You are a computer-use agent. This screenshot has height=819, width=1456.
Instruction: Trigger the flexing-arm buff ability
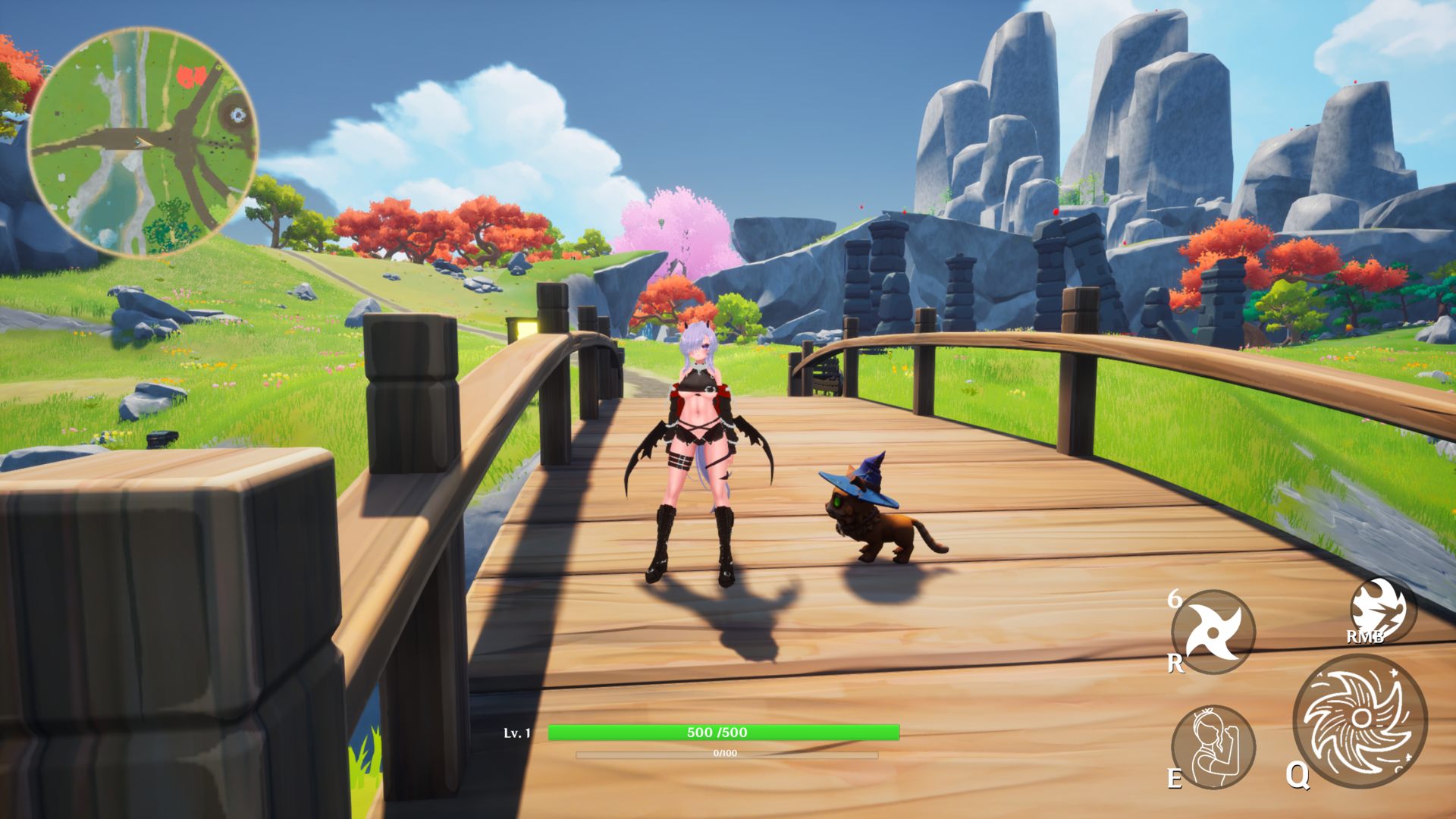coord(1213,746)
